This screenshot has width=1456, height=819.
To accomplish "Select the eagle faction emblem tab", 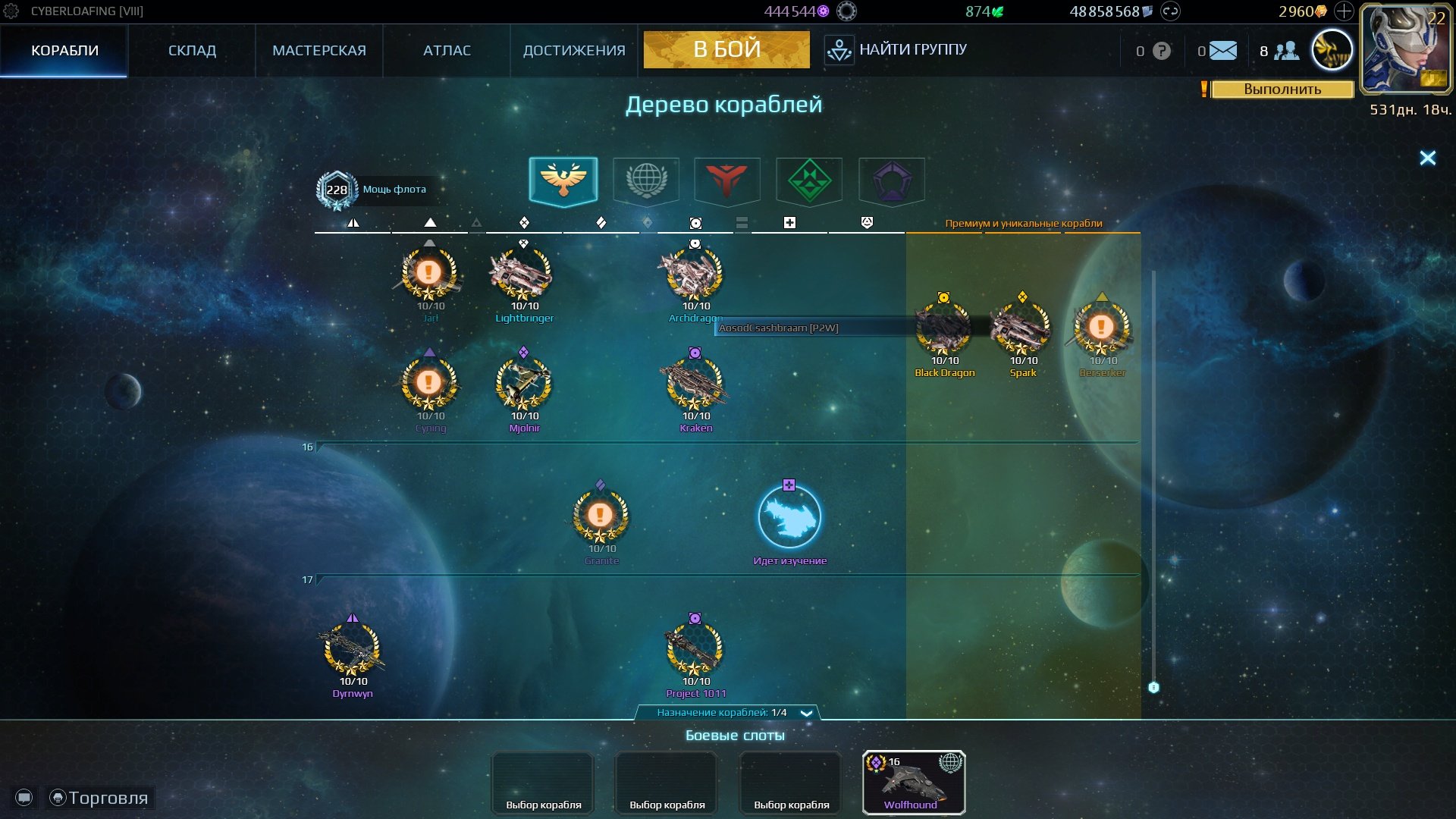I will [x=563, y=181].
